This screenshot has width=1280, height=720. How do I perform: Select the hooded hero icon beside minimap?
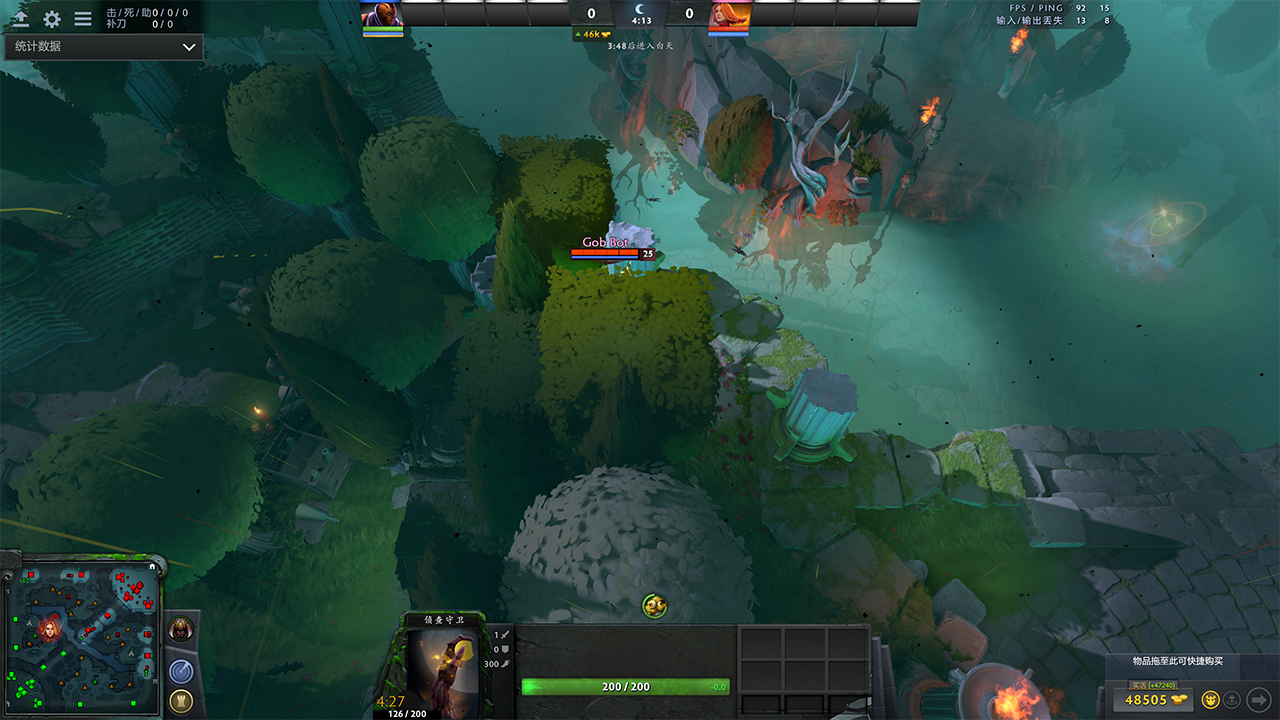181,629
